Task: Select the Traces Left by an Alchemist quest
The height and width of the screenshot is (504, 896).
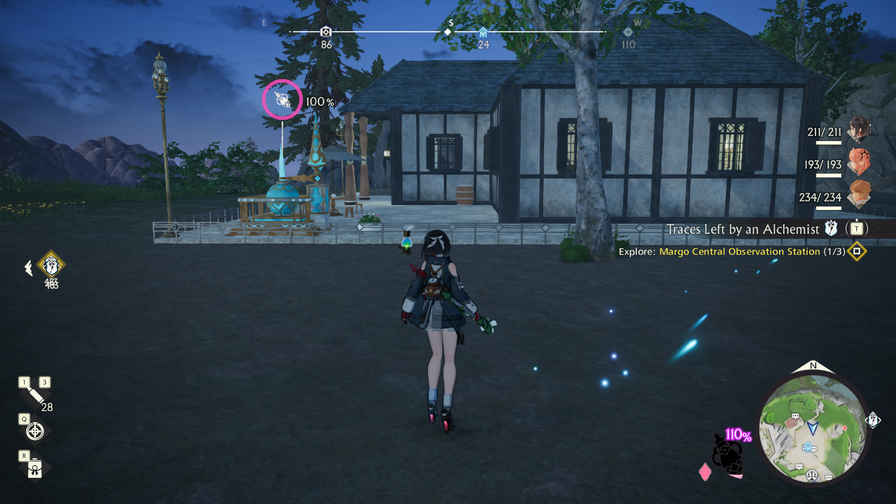Action: tap(744, 230)
